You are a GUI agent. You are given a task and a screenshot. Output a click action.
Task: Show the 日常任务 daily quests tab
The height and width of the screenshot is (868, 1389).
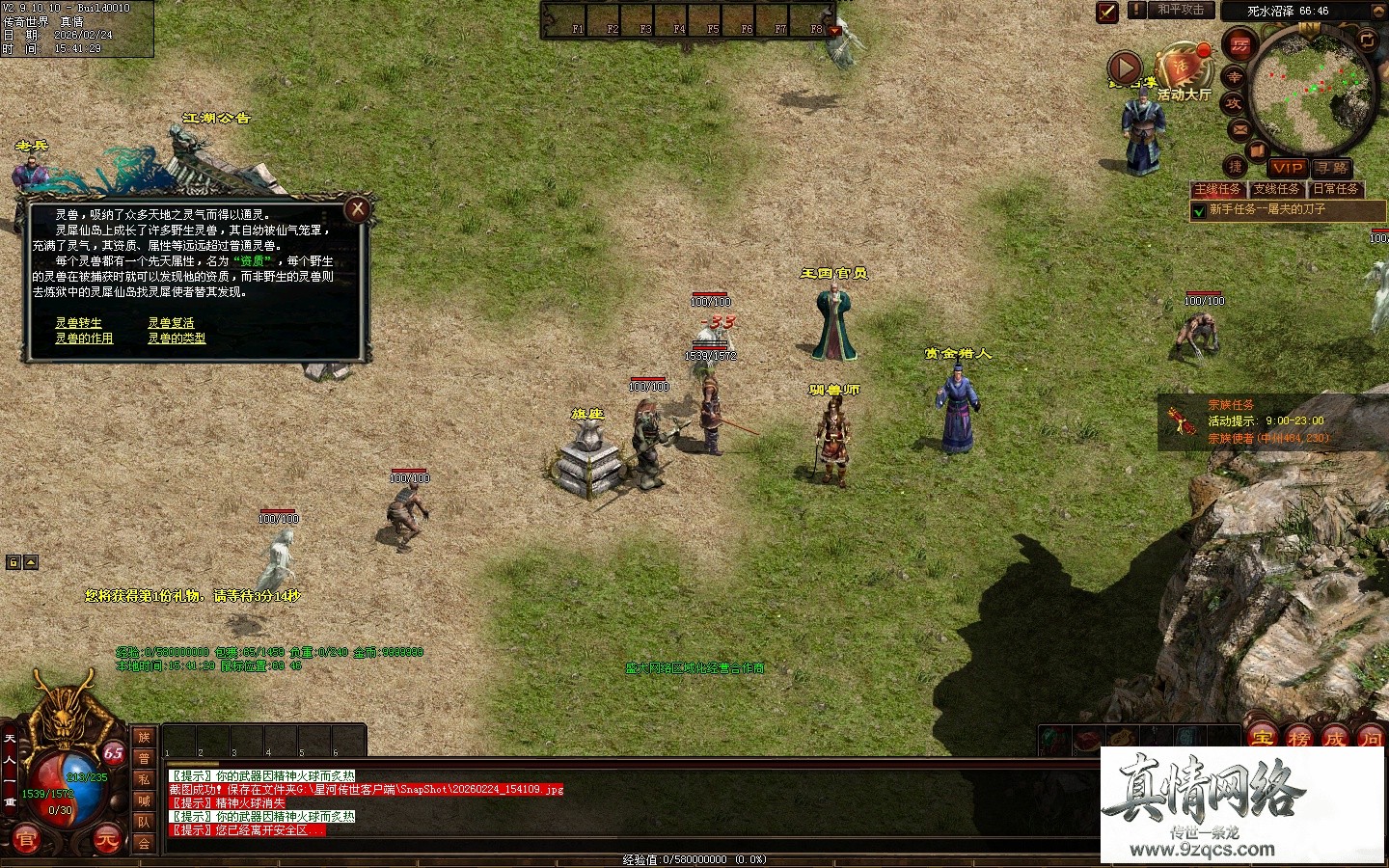pos(1336,189)
